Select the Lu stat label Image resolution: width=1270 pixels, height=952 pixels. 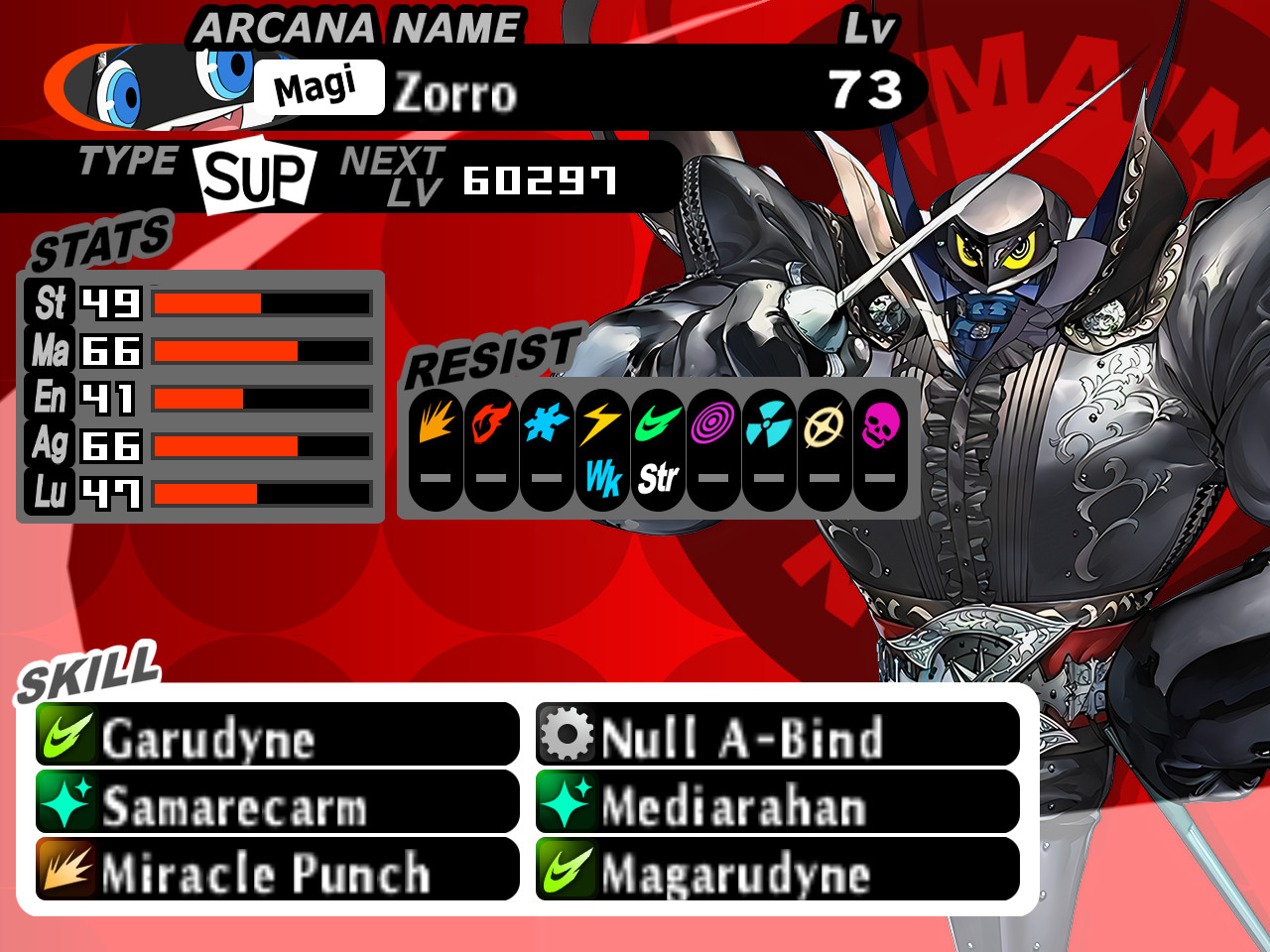50,492
